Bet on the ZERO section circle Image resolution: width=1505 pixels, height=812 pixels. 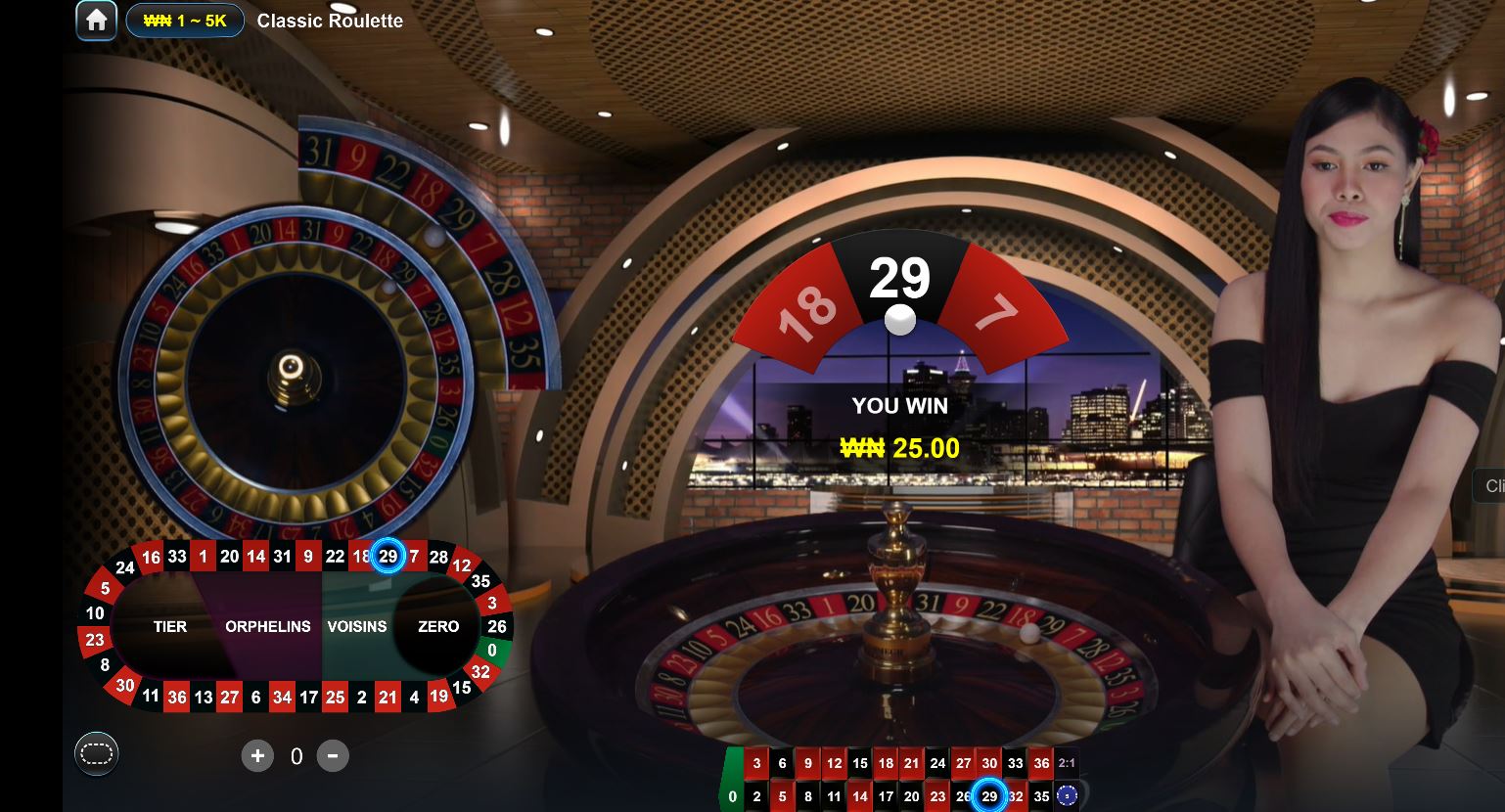437,626
